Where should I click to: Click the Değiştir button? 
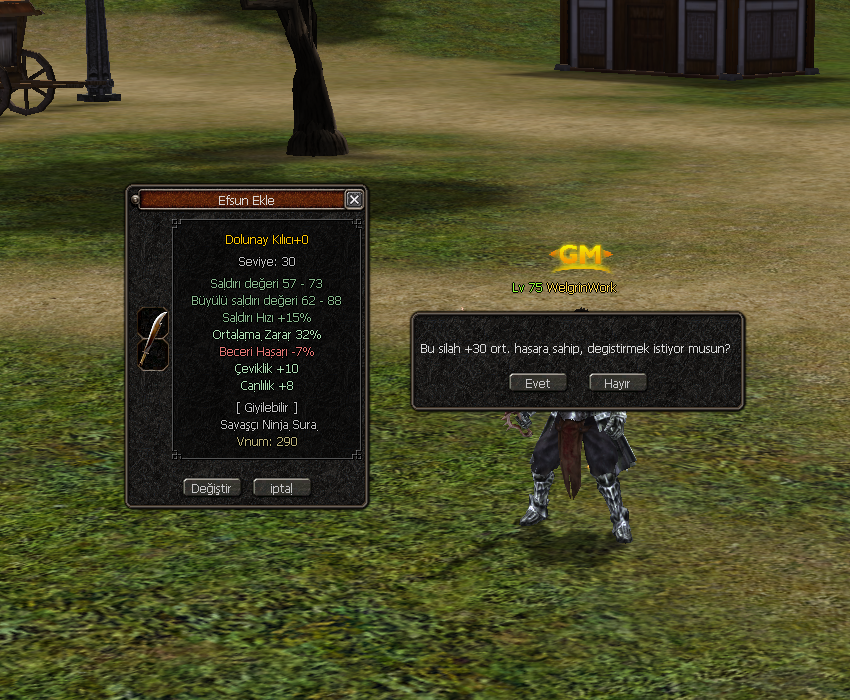pyautogui.click(x=212, y=488)
